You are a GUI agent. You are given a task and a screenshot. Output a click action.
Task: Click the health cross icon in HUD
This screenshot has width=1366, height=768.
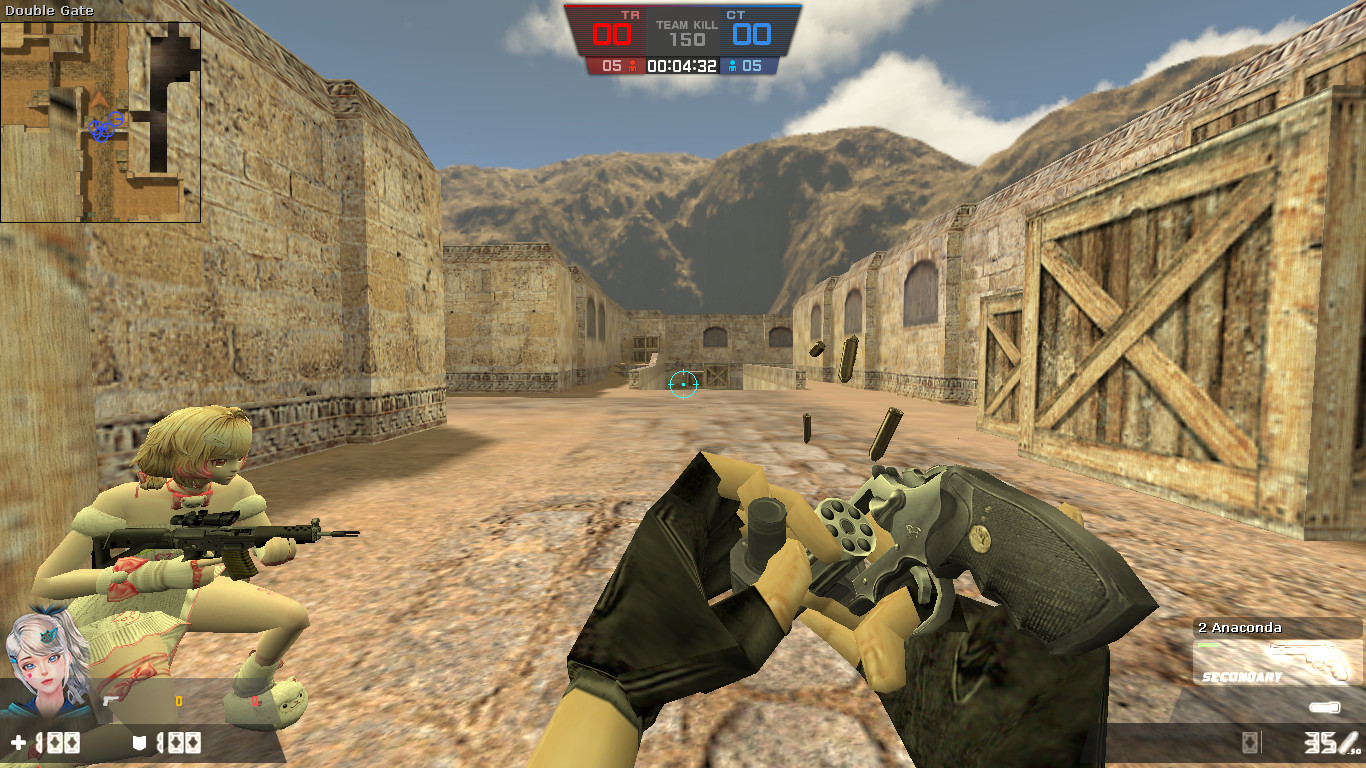(x=18, y=742)
